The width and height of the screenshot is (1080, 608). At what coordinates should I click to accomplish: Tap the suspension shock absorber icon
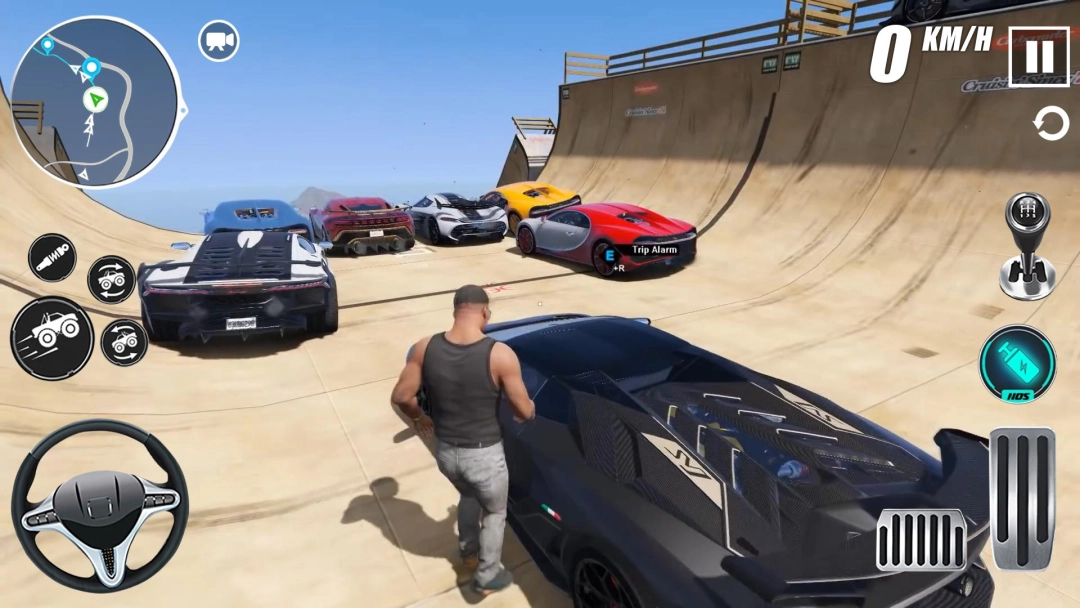(52, 257)
